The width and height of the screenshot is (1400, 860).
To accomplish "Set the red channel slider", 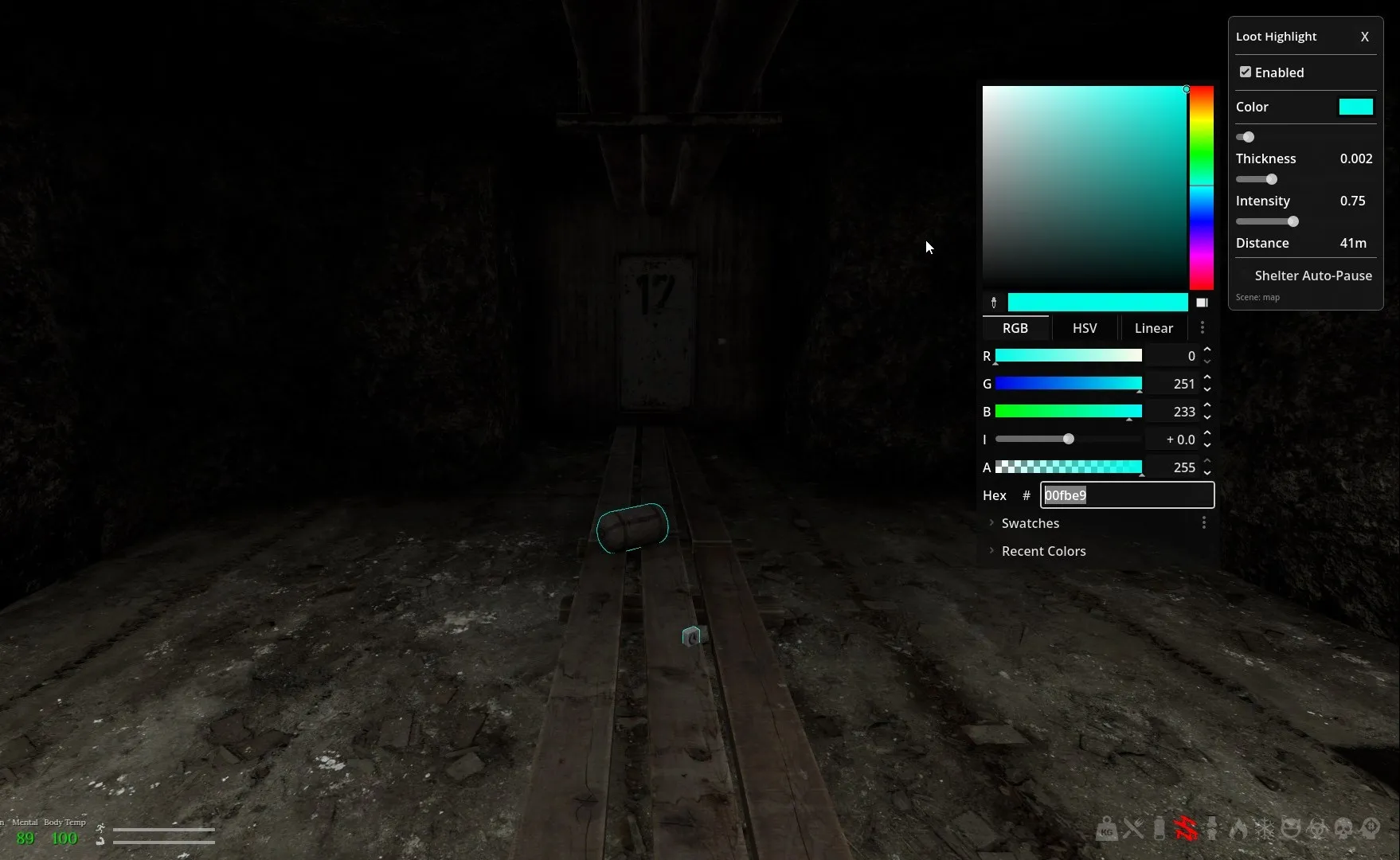I will [x=1068, y=356].
